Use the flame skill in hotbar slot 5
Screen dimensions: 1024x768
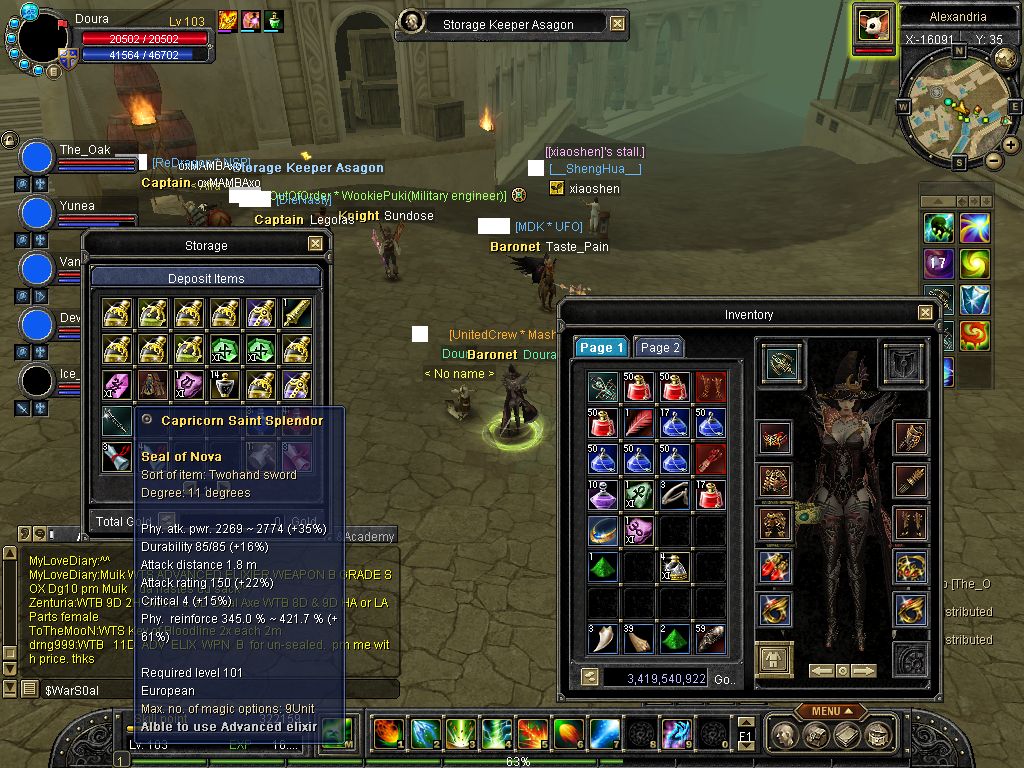(531, 733)
